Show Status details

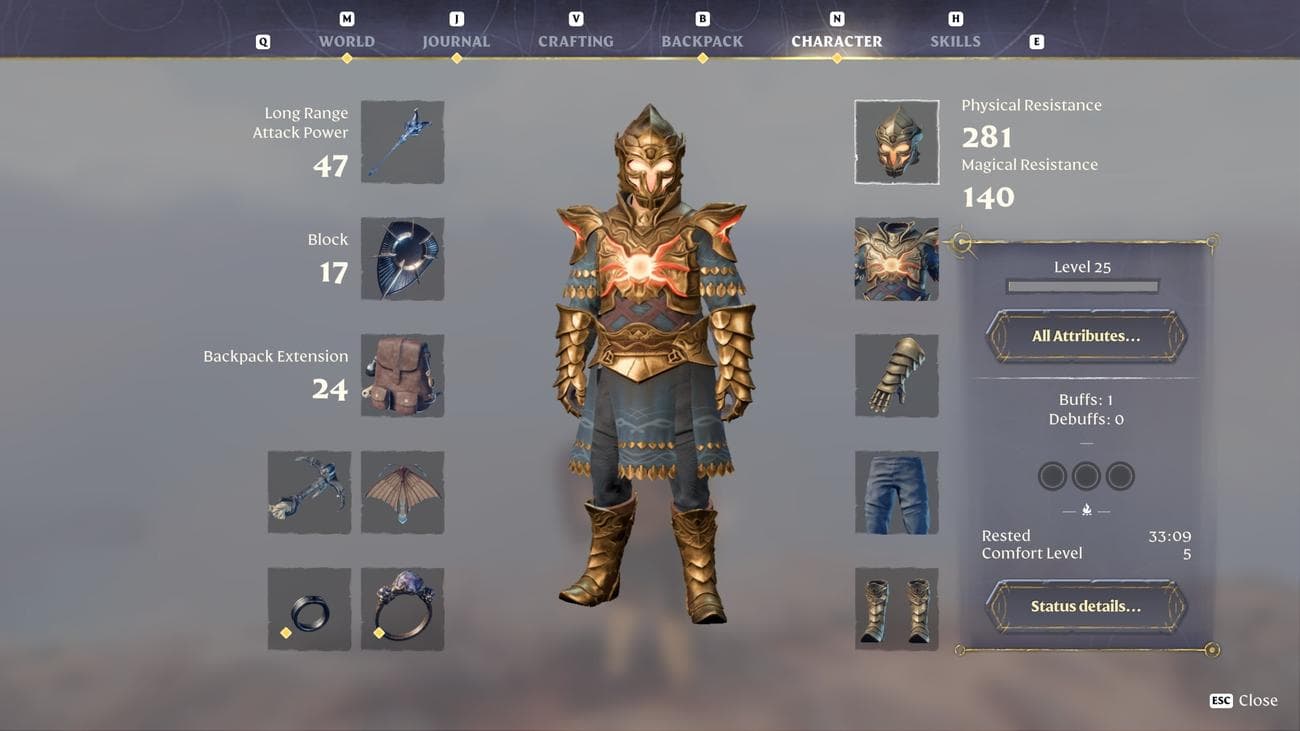(1086, 606)
